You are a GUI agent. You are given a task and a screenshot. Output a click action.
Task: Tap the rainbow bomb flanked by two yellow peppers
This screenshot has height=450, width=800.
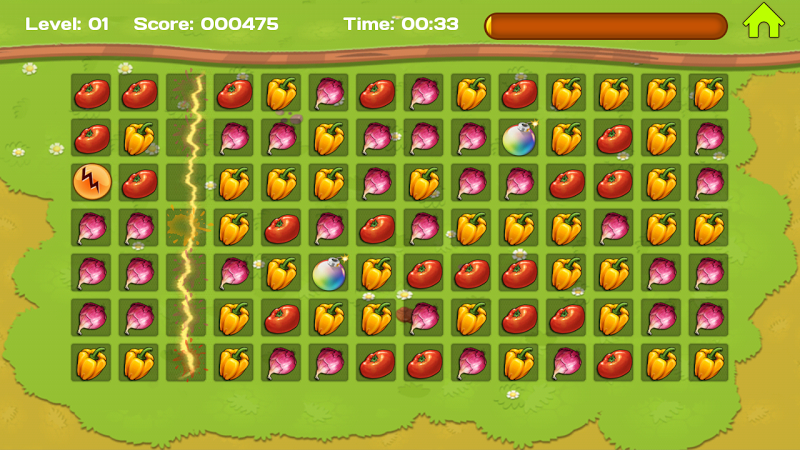point(328,272)
